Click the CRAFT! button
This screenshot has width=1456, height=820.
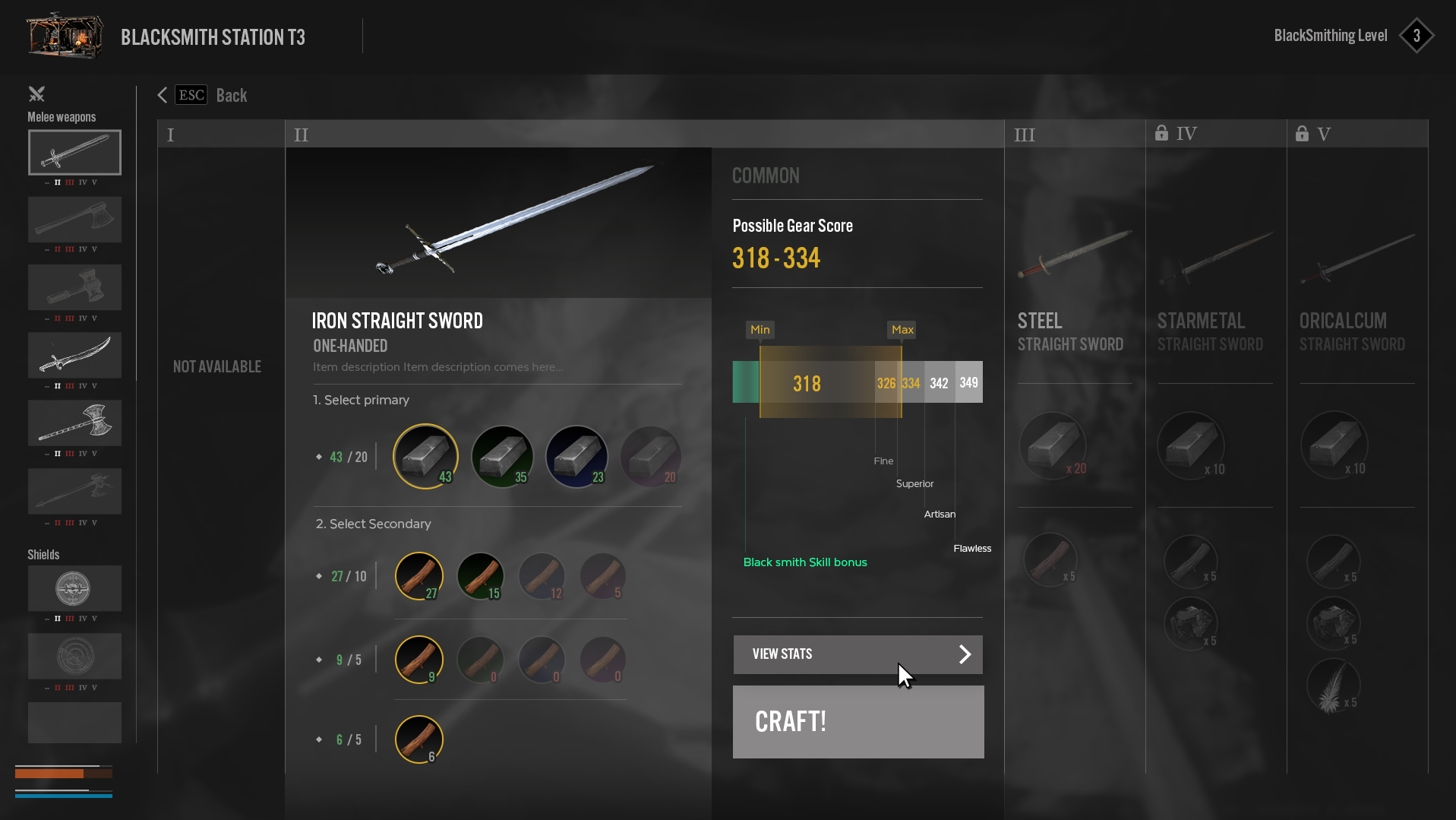point(857,721)
